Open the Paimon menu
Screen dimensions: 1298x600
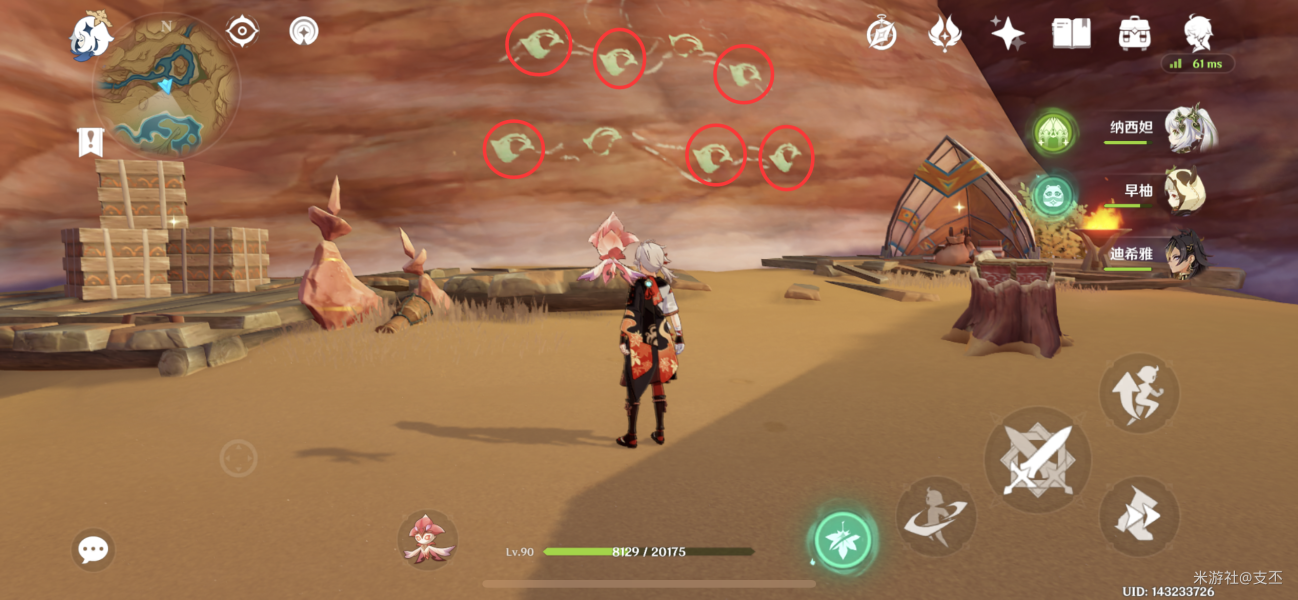coord(91,37)
